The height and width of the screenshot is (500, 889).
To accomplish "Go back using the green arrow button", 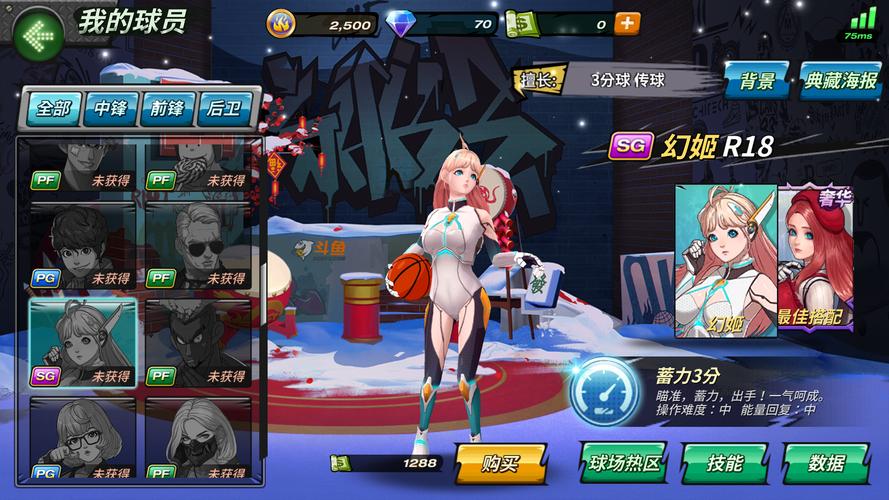I will click(37, 35).
